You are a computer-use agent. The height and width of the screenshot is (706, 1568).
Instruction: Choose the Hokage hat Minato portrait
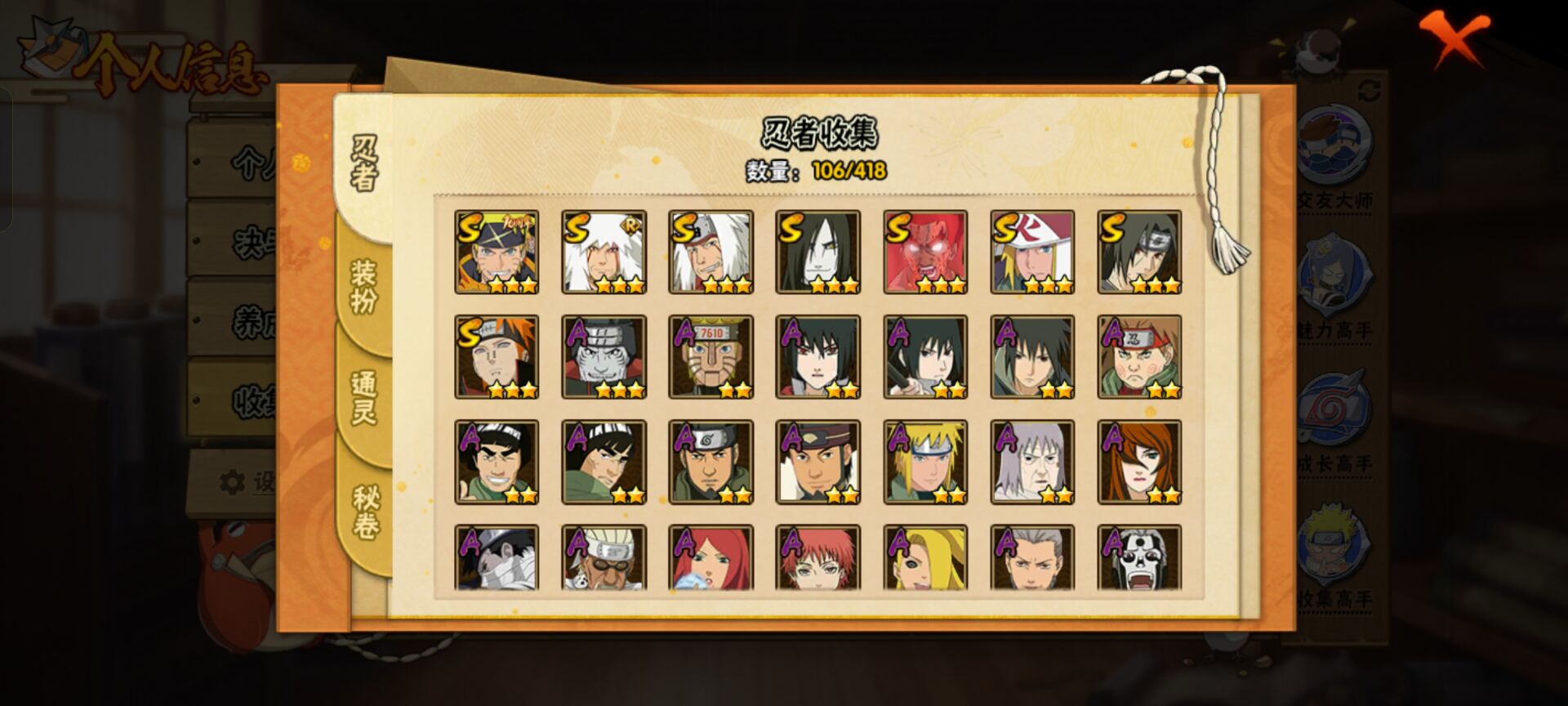[x=1032, y=252]
